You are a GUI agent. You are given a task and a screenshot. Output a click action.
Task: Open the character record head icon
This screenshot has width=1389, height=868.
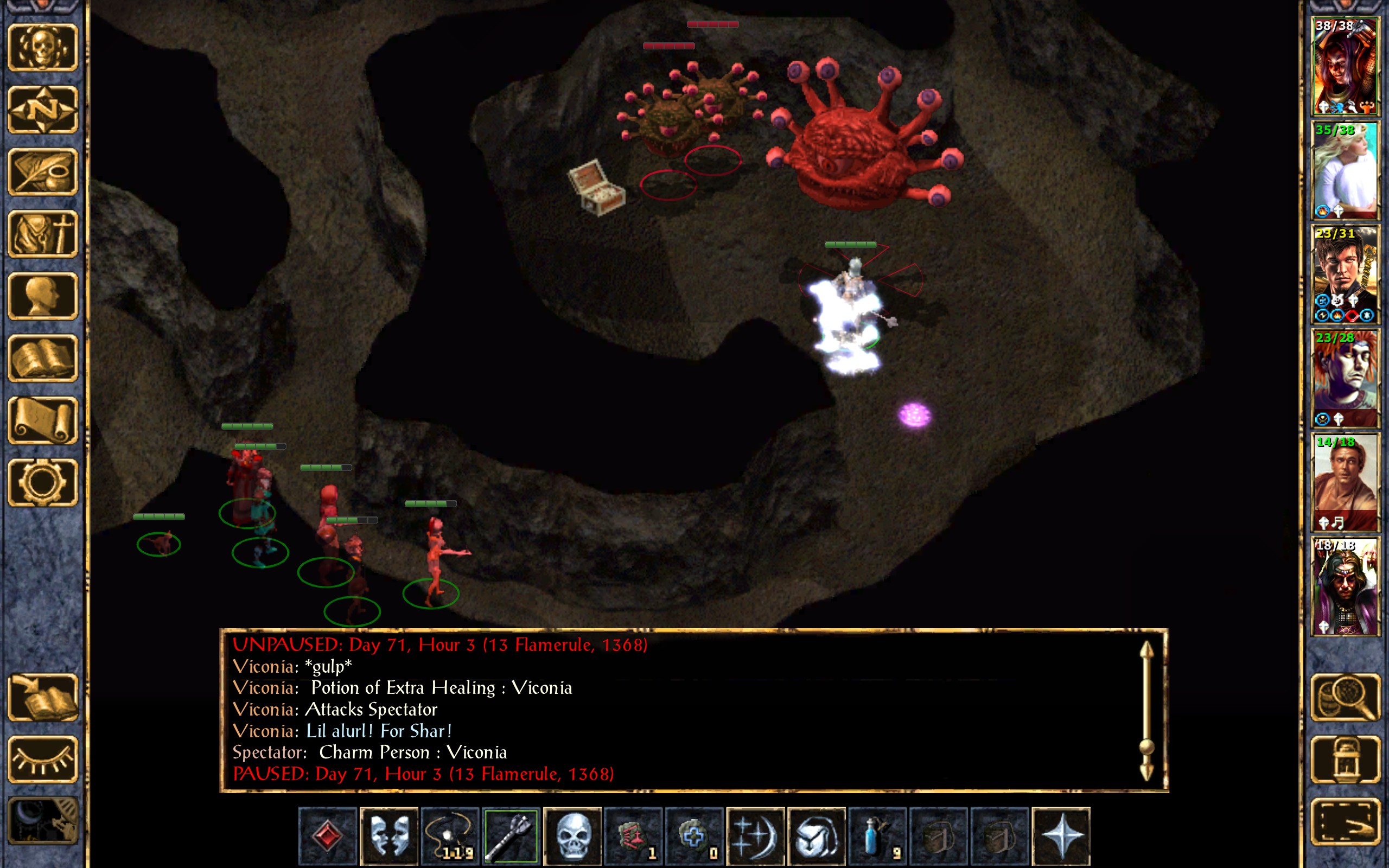point(42,296)
